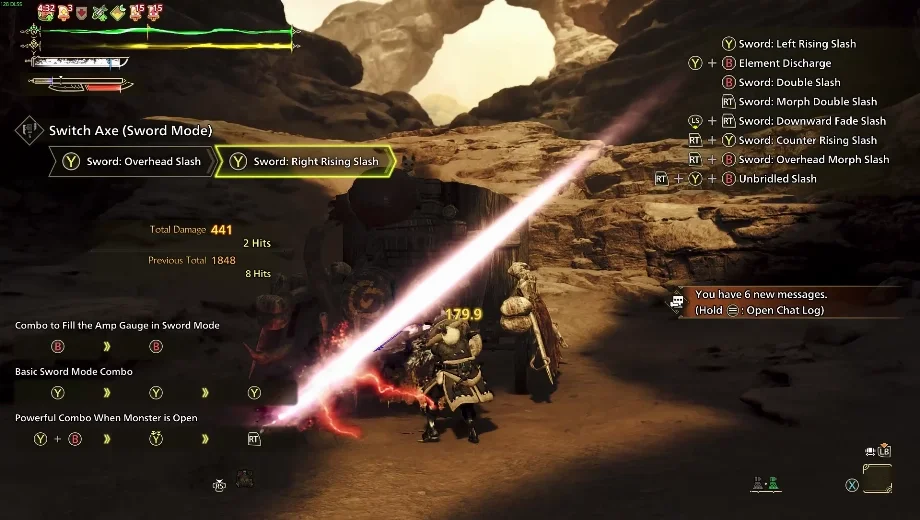The image size is (920, 520).
Task: Choose Sword: Left Rising Slash in move list
Action: click(x=796, y=44)
